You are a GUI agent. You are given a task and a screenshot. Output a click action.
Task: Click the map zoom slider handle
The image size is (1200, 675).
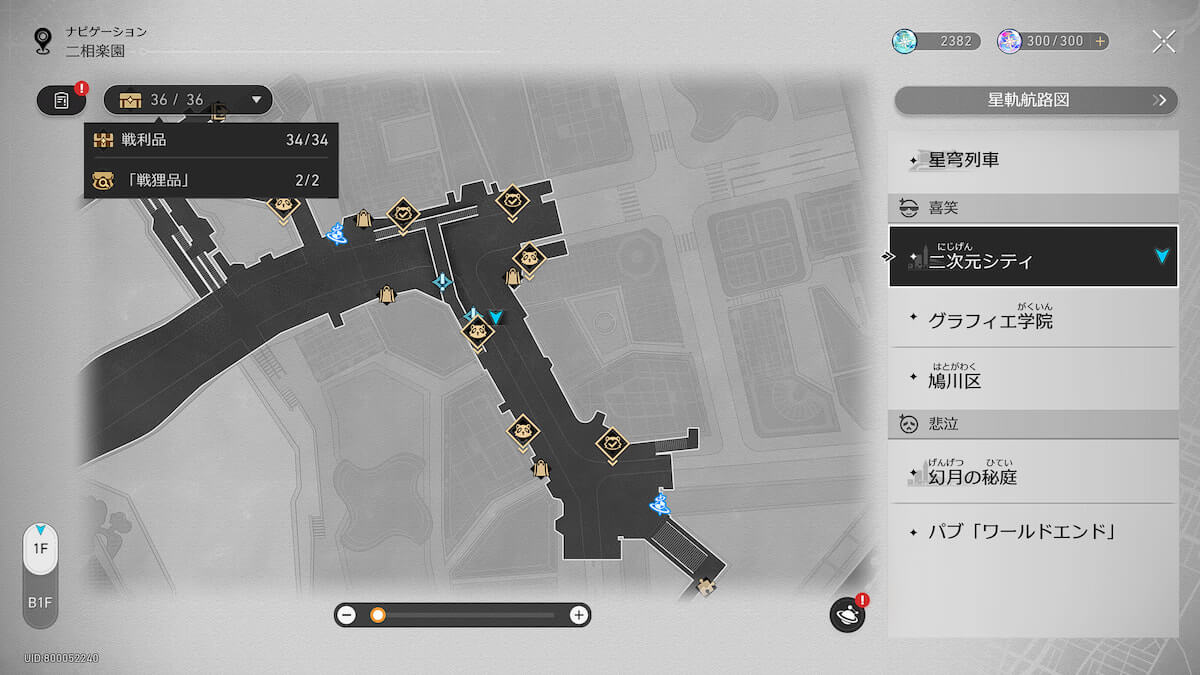pyautogui.click(x=378, y=615)
